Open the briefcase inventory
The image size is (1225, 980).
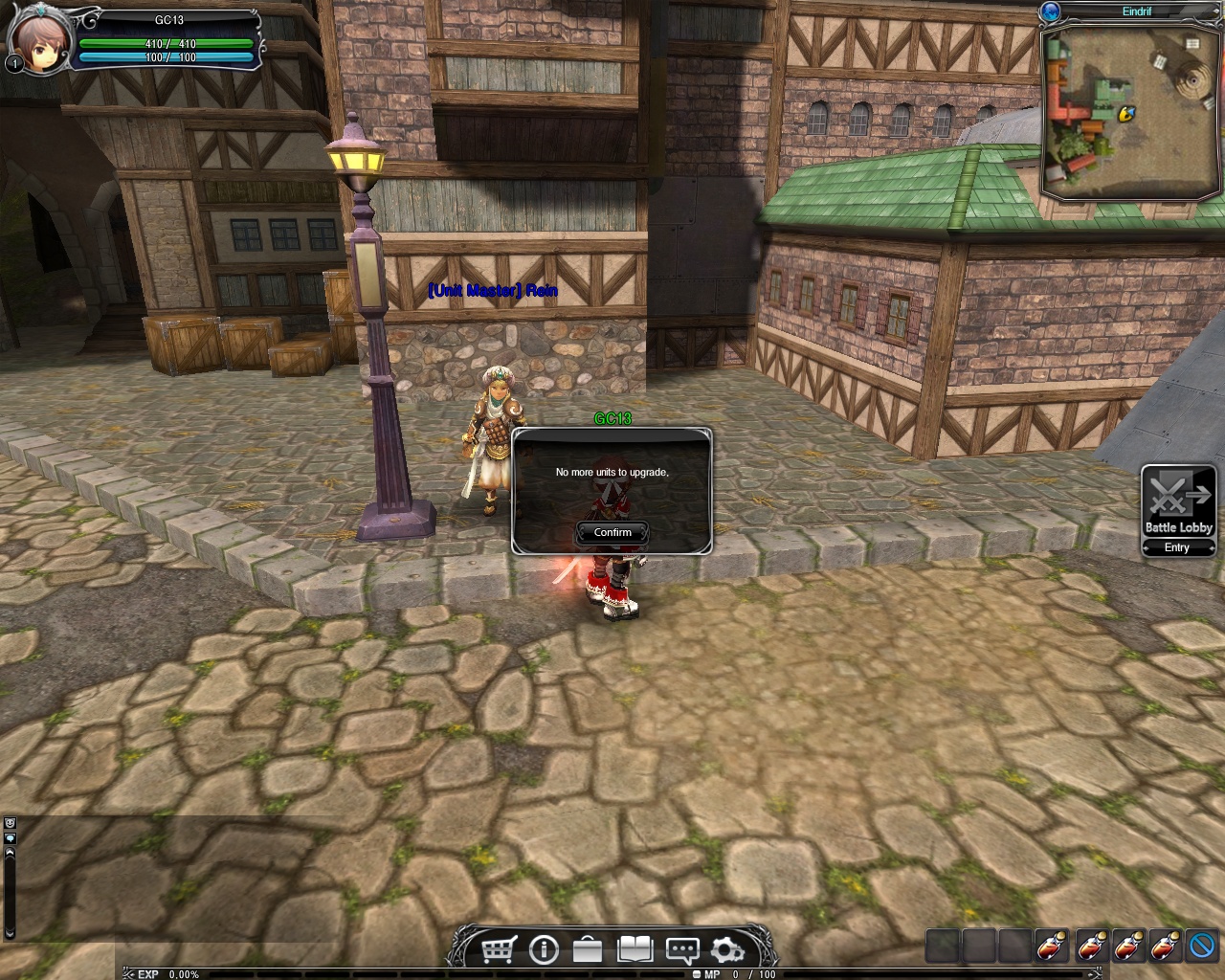tap(588, 949)
